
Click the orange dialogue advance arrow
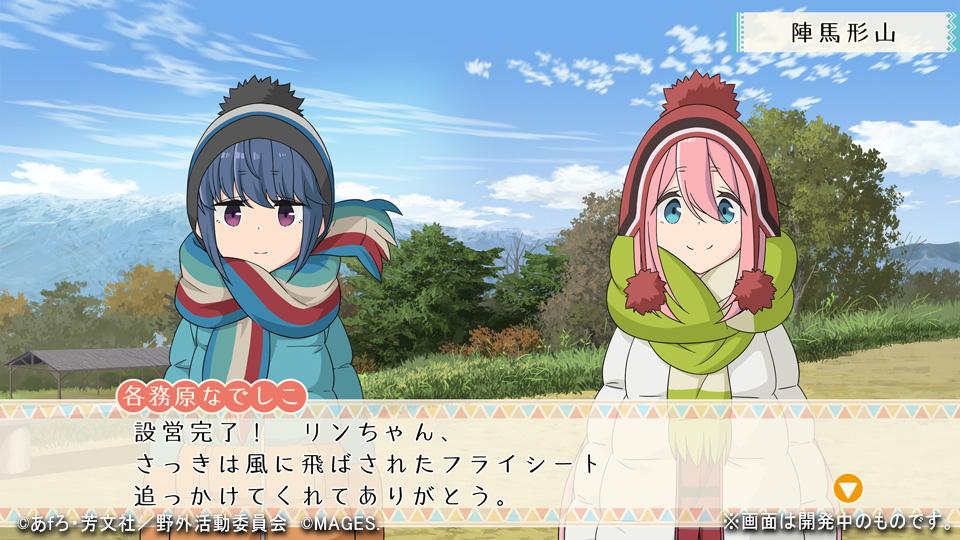coord(848,489)
